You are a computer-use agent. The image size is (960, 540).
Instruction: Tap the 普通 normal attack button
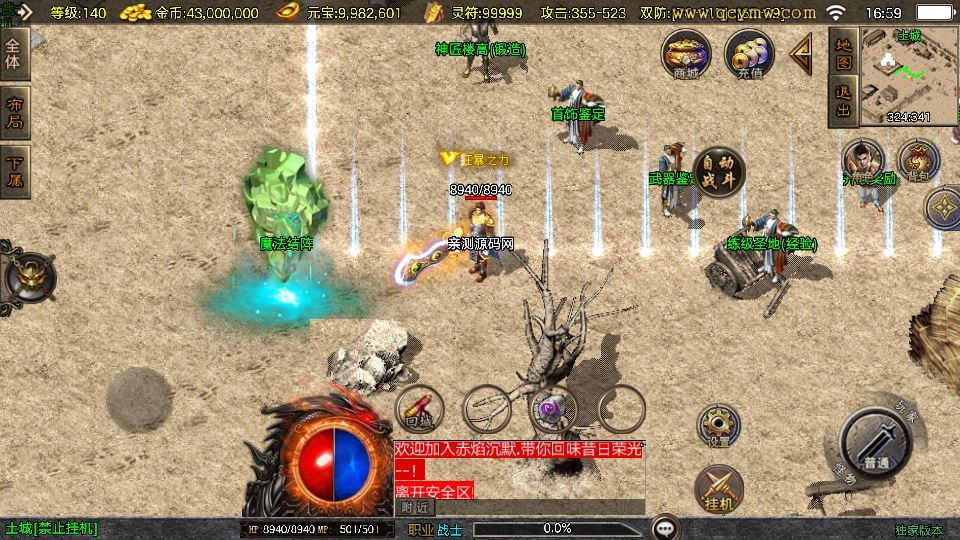[x=877, y=445]
